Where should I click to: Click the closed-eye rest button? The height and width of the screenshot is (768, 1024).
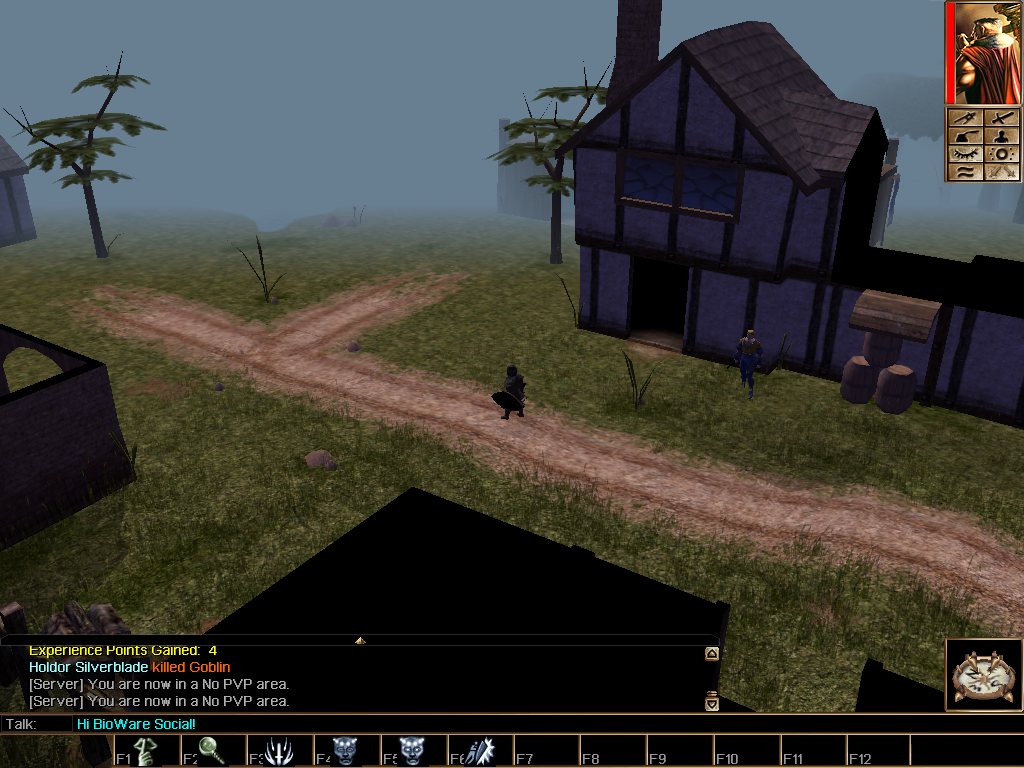(x=966, y=154)
